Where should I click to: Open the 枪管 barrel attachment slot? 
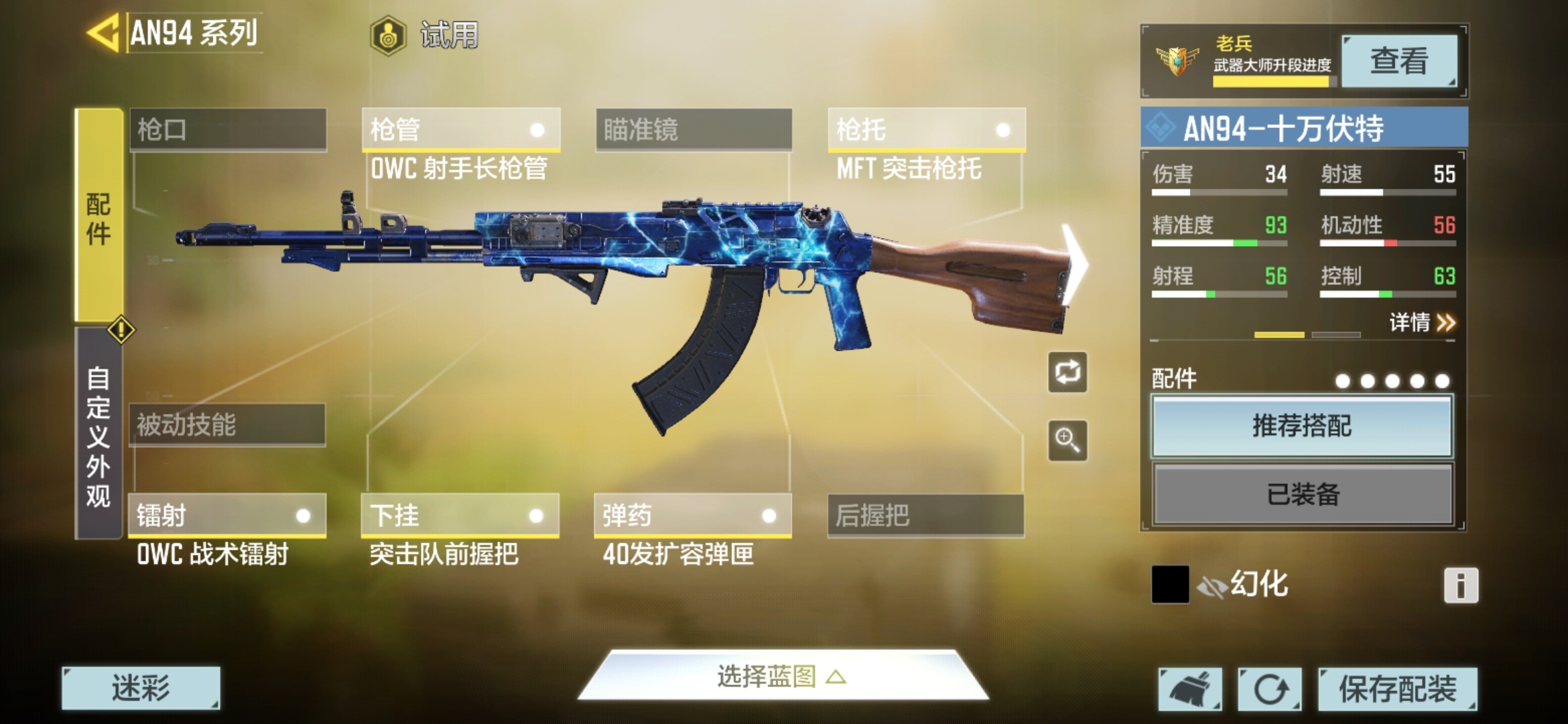pos(460,129)
